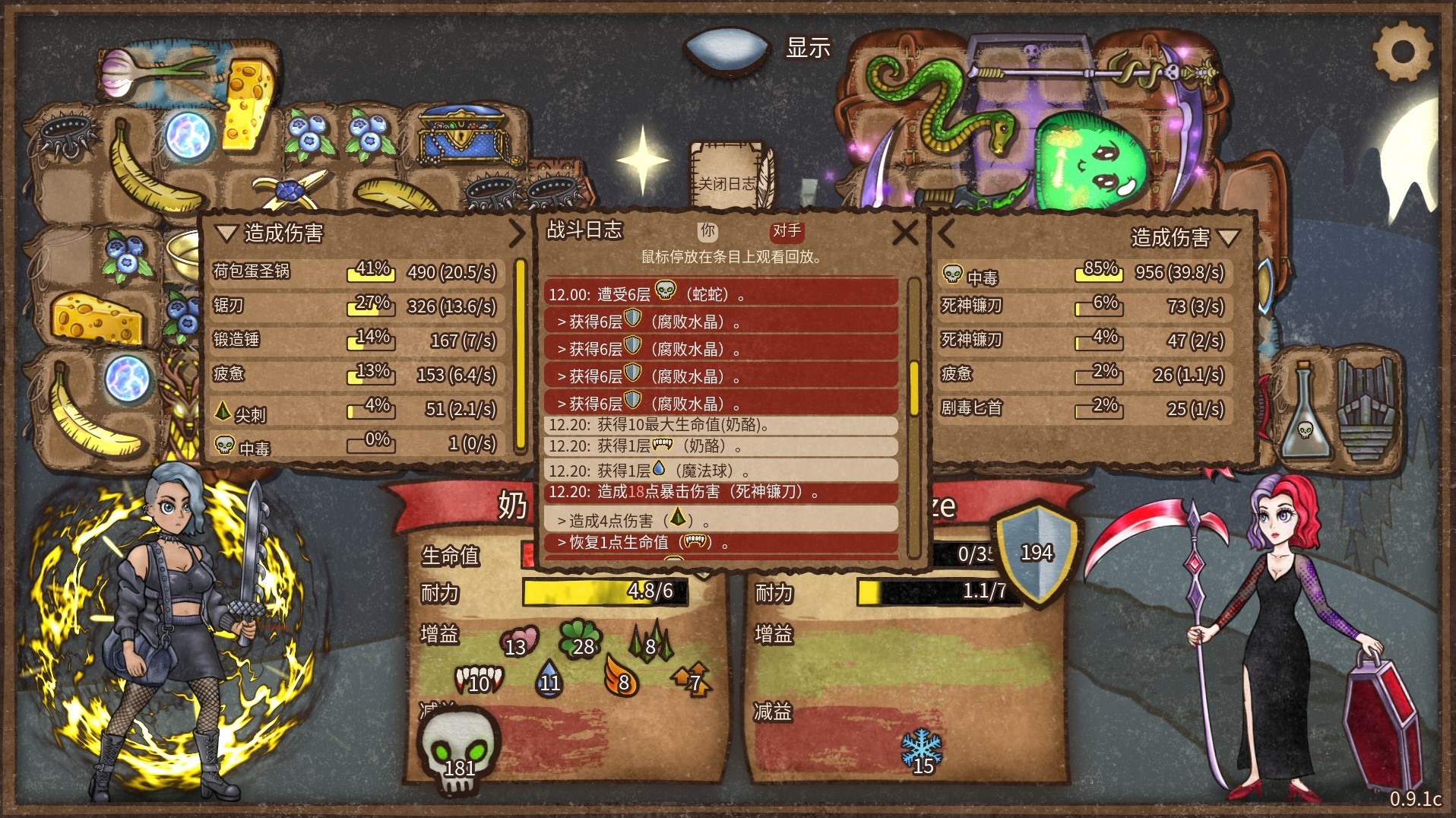
Task: Select the opponent's 剧毒匕首 damage row
Action: tap(1082, 408)
